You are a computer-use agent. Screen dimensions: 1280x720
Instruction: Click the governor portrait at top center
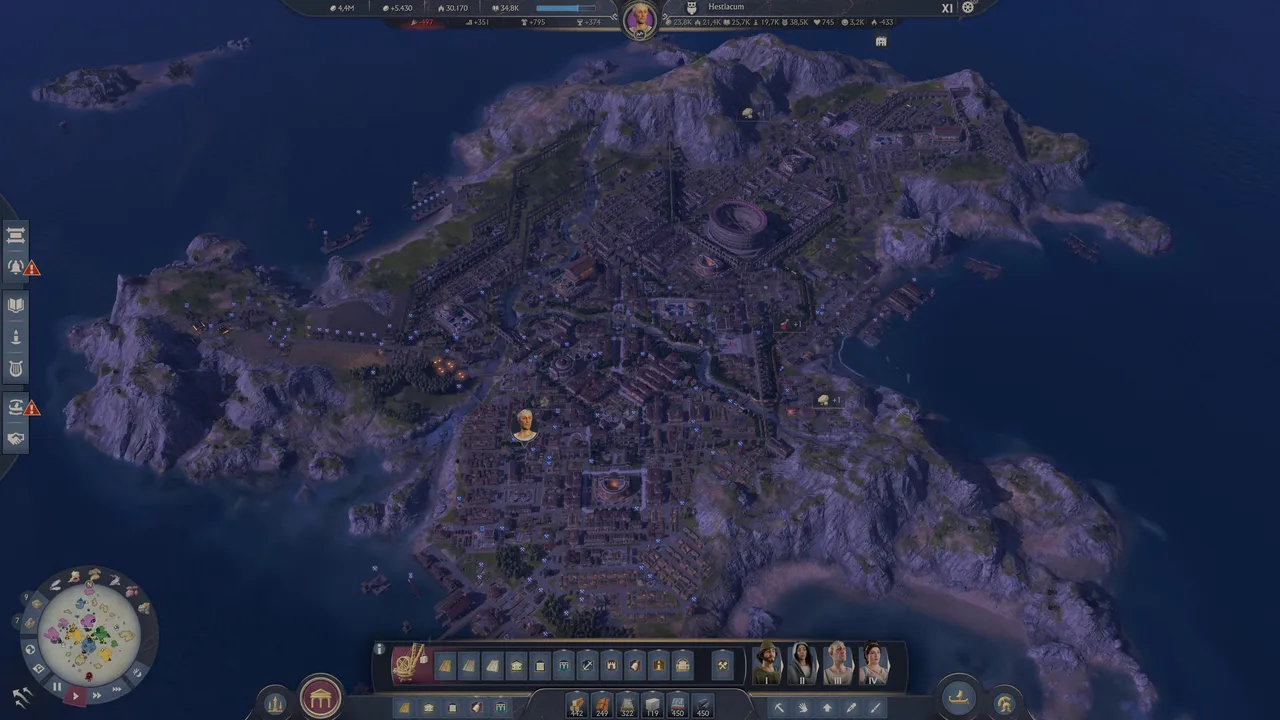[639, 18]
